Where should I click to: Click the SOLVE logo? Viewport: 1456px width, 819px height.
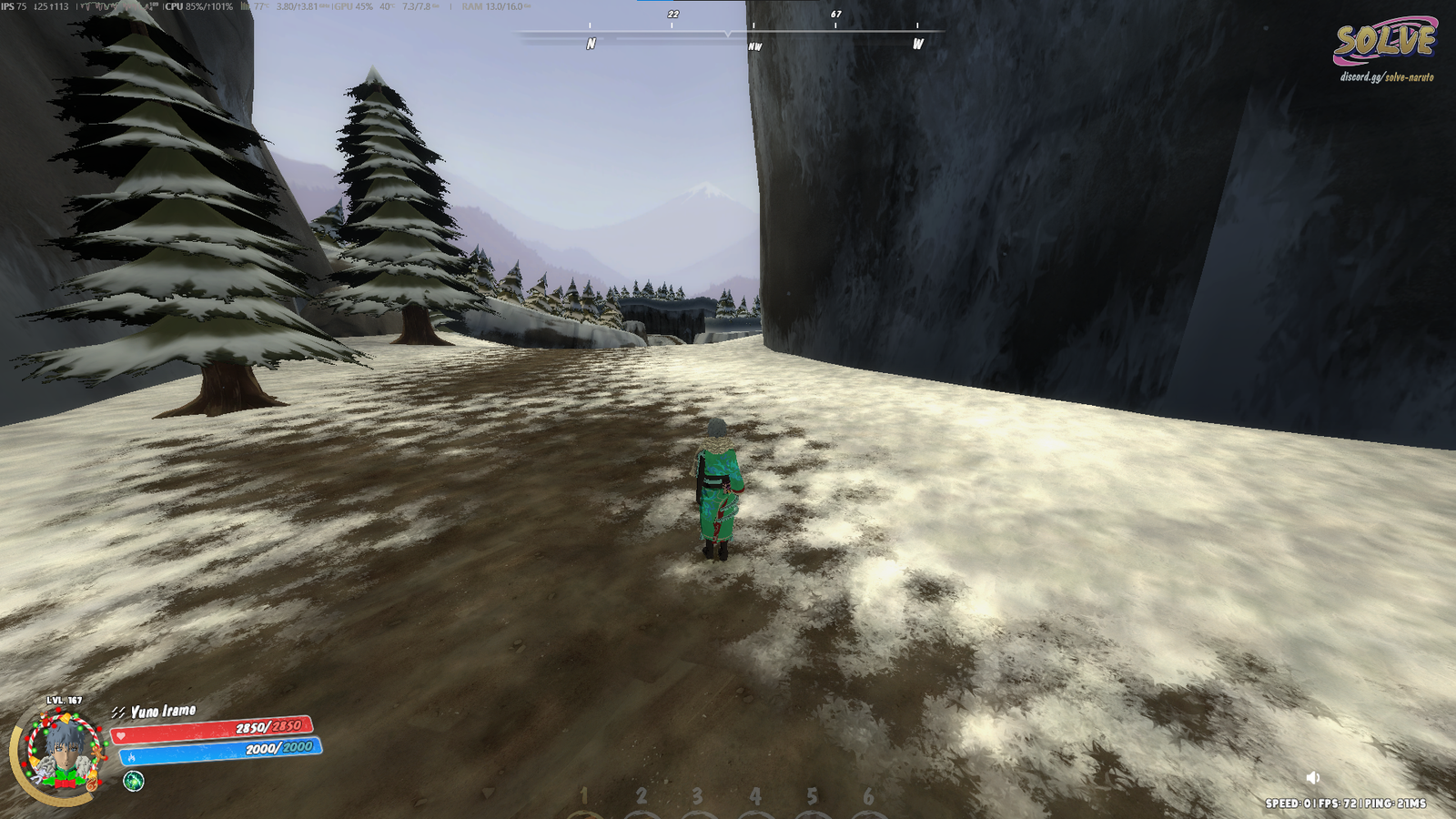coord(1384,42)
